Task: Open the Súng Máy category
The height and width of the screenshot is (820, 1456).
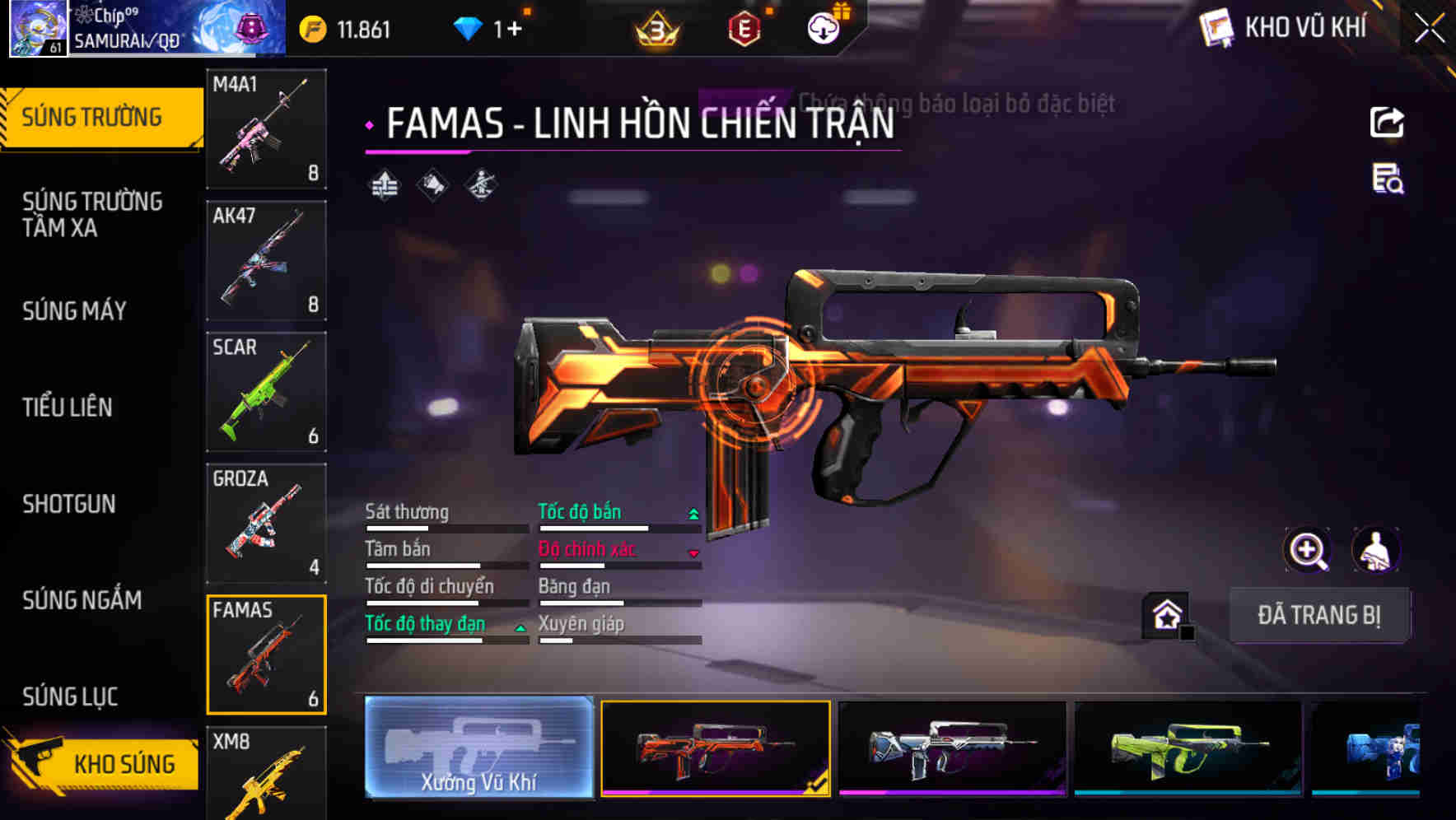Action: click(74, 311)
